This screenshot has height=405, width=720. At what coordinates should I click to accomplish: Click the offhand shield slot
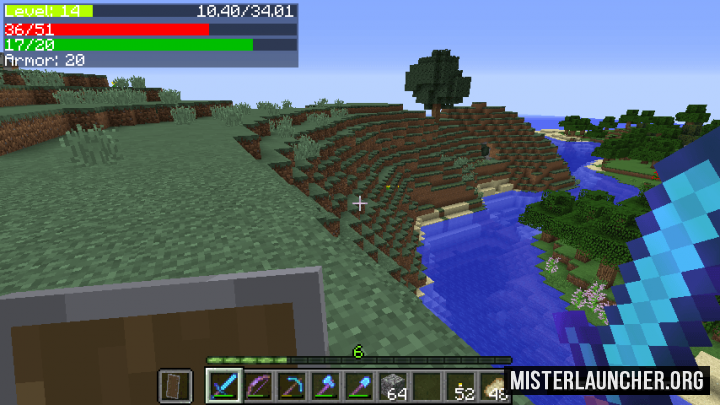pos(175,386)
